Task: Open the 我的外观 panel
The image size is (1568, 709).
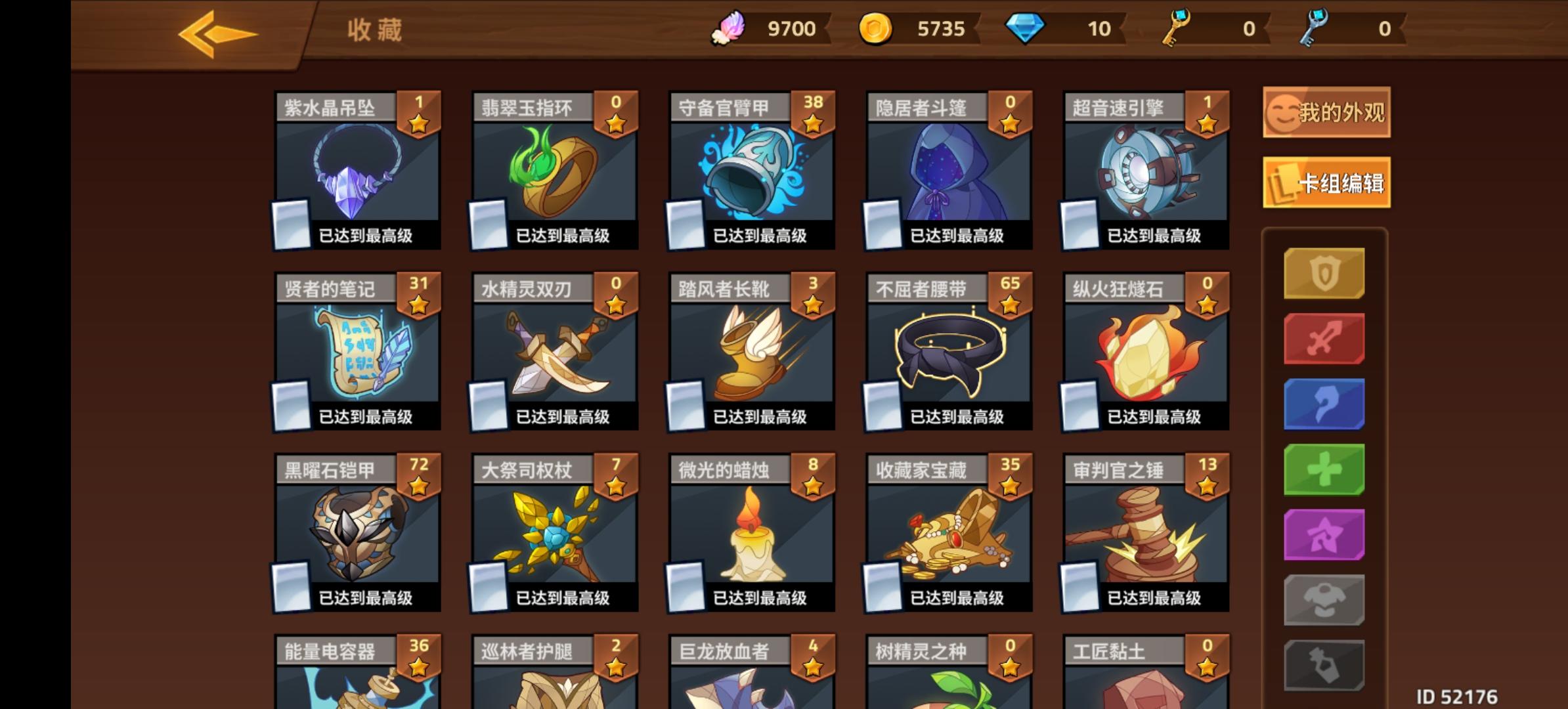Action: point(1325,113)
